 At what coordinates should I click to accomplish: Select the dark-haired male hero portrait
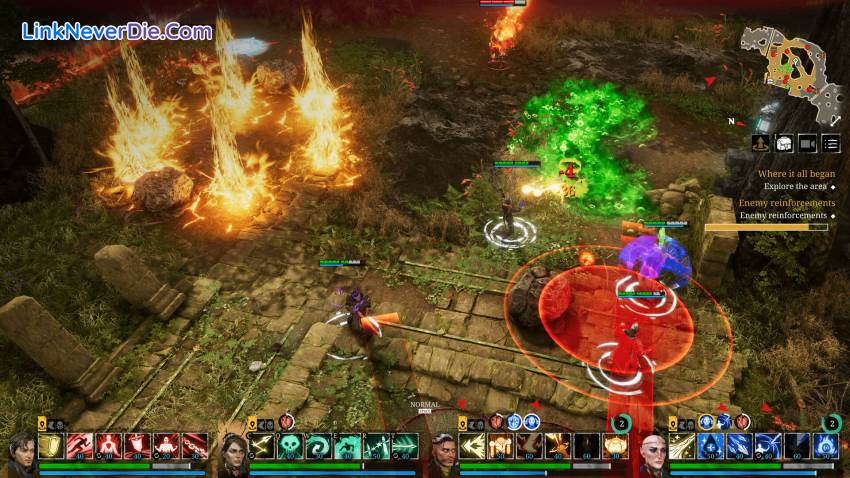click(22, 455)
